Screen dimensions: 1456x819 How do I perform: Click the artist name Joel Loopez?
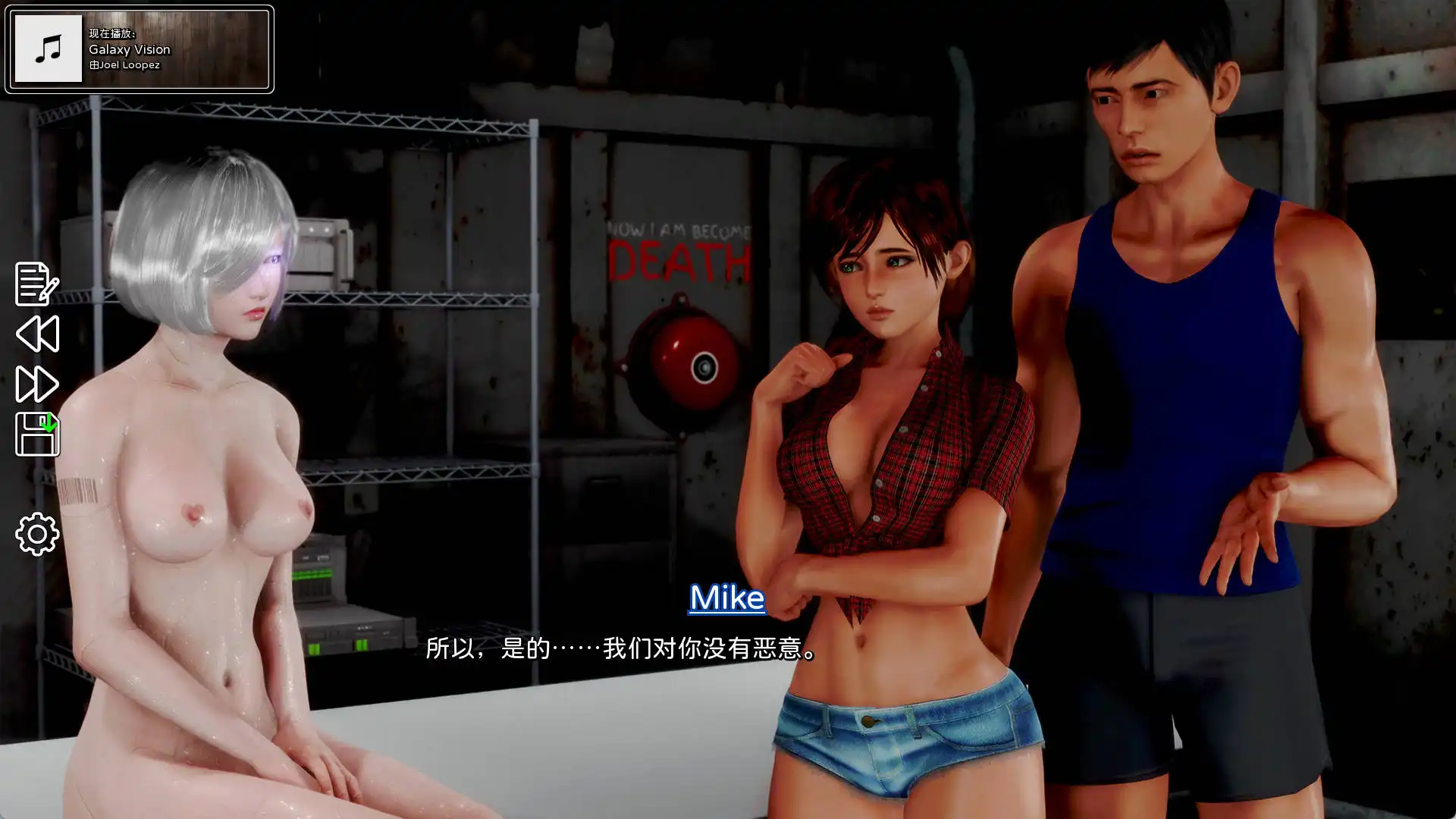click(x=125, y=65)
